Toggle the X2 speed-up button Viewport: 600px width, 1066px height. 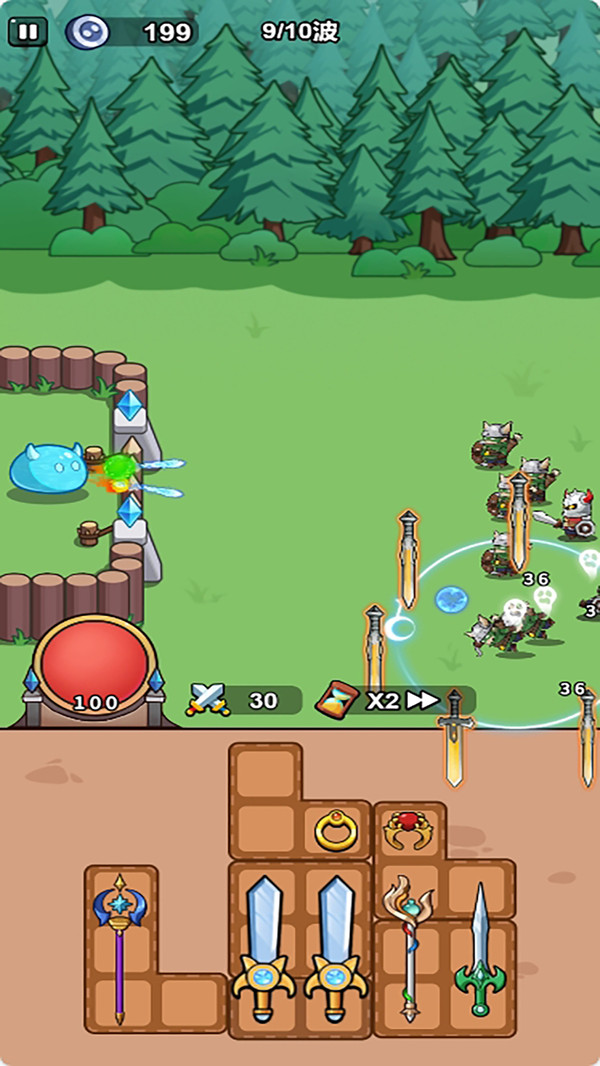pyautogui.click(x=396, y=700)
